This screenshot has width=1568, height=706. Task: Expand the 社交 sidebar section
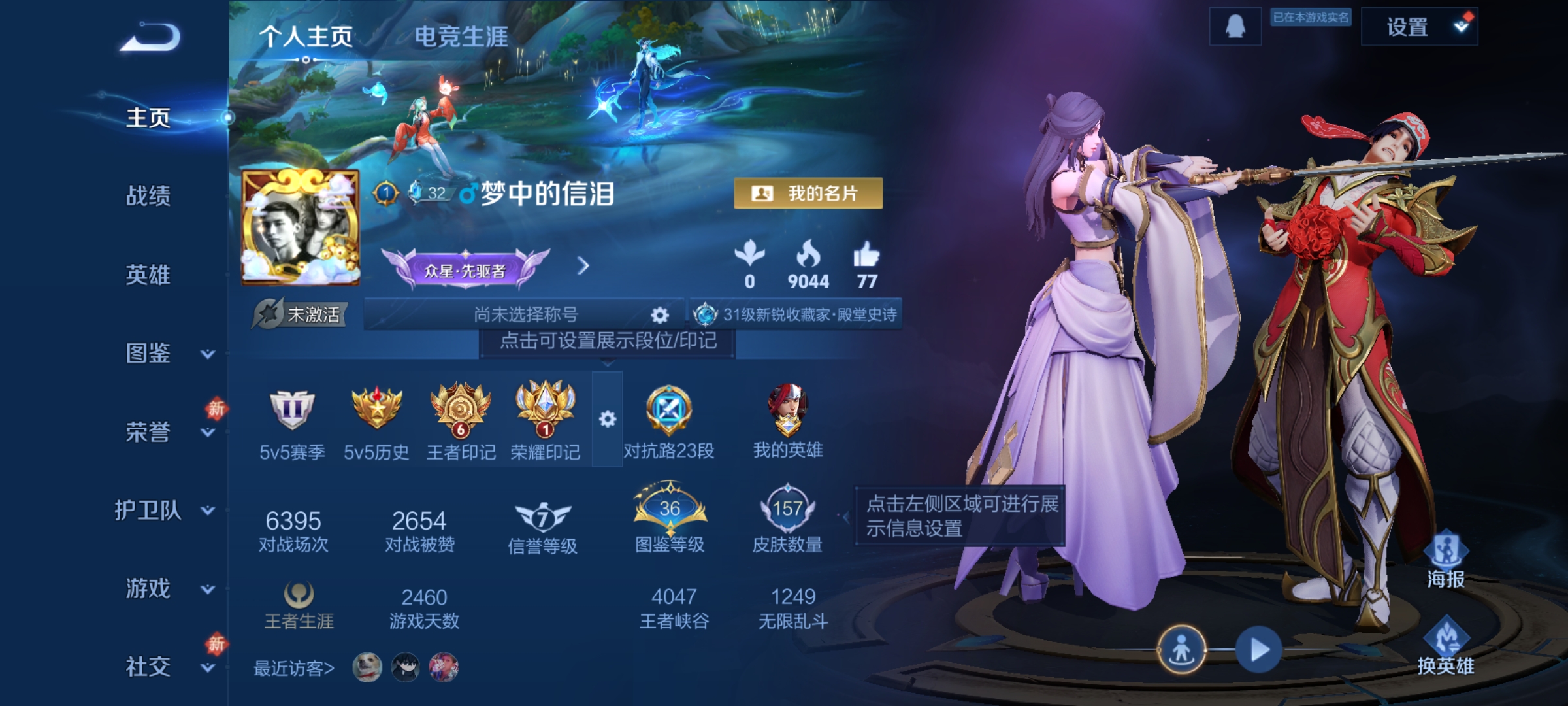pyautogui.click(x=149, y=667)
